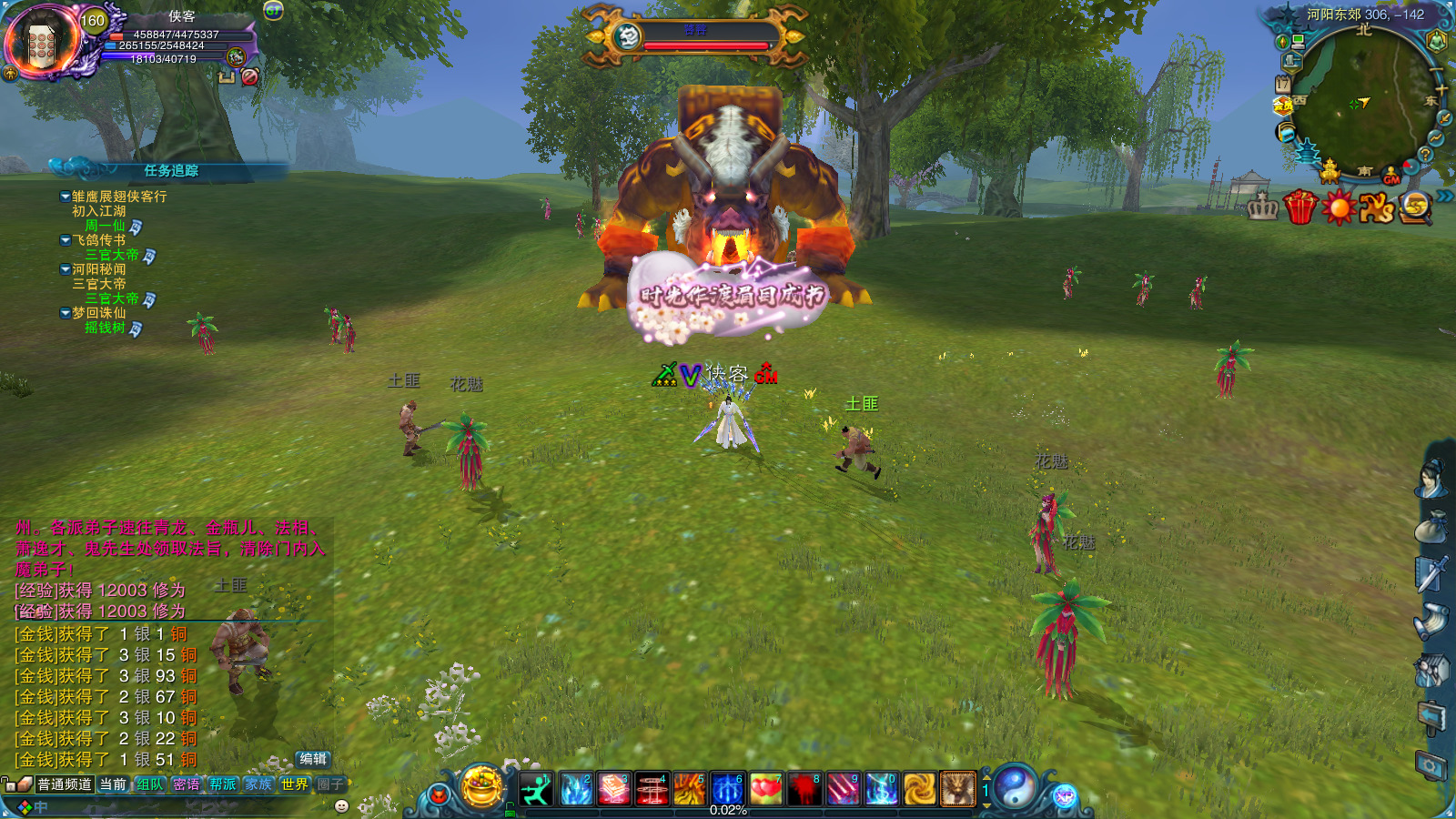
Task: Switch to the 组队 (team) chat tab
Action: coord(150,784)
